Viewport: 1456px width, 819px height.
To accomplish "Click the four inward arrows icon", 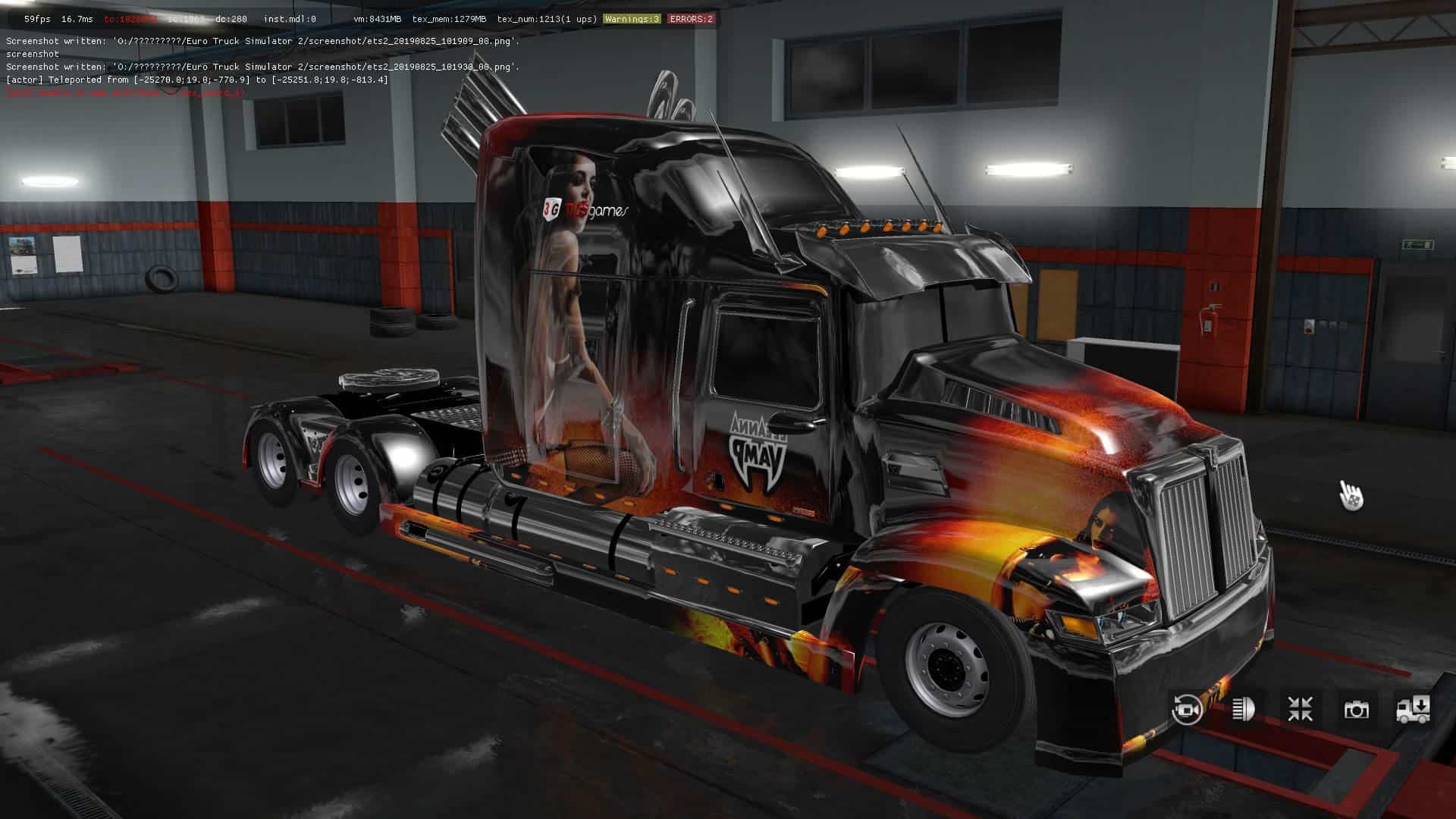I will coord(1300,709).
